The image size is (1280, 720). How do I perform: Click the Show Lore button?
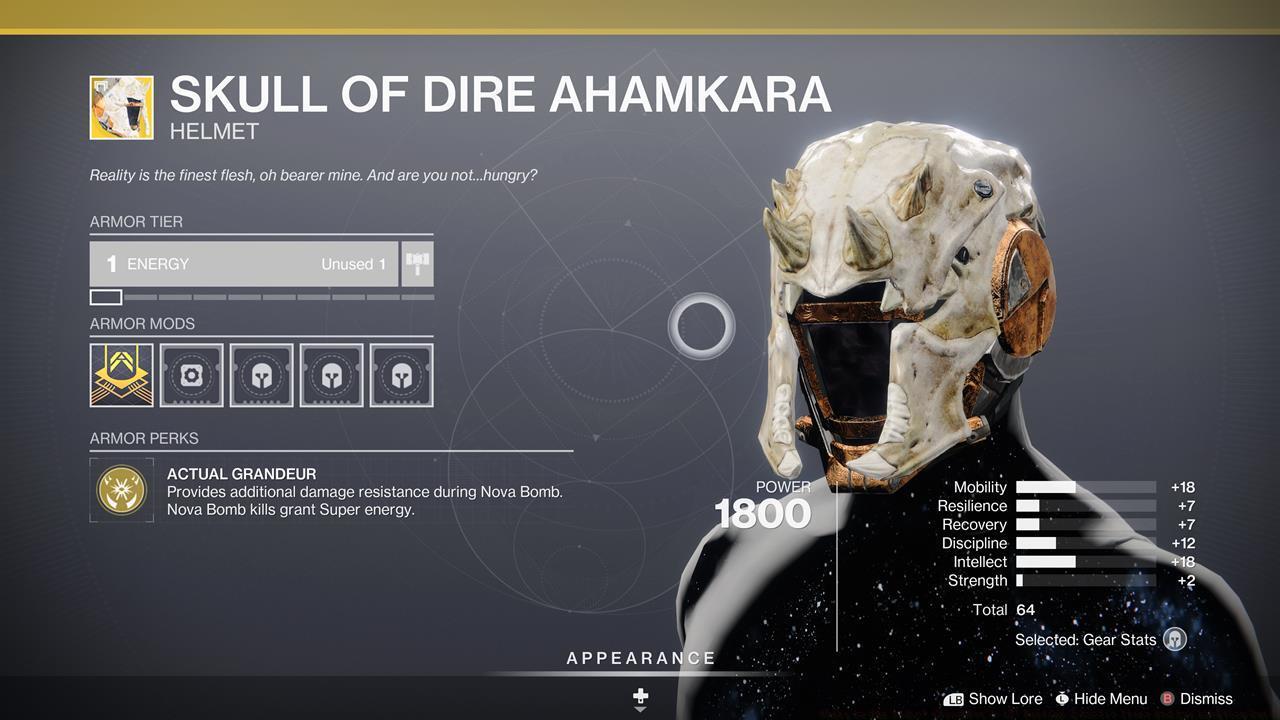[1005, 699]
